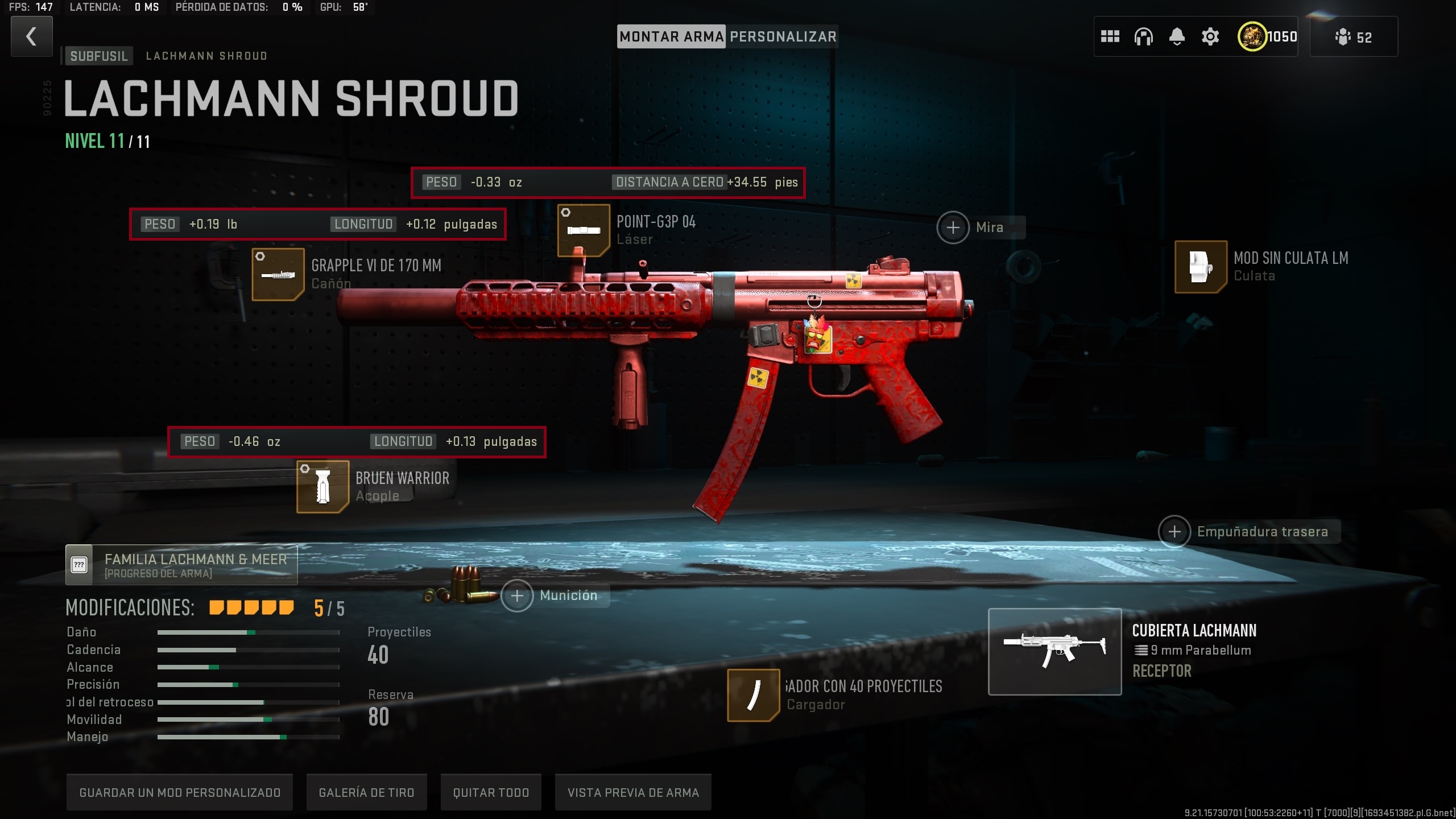Open GALERÍA DE TIRO
The image size is (1456, 819).
pos(367,792)
